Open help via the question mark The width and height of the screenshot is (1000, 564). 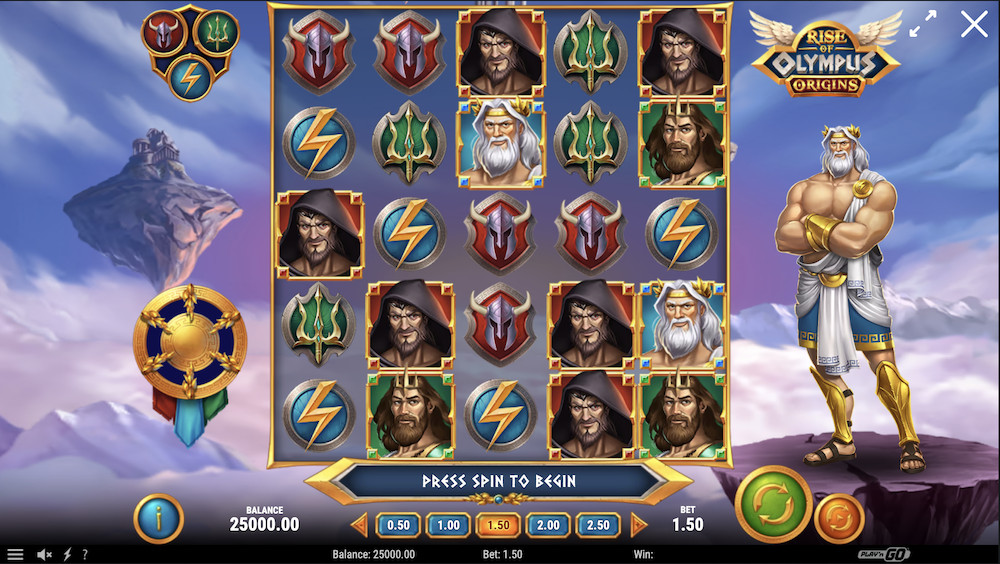click(85, 554)
